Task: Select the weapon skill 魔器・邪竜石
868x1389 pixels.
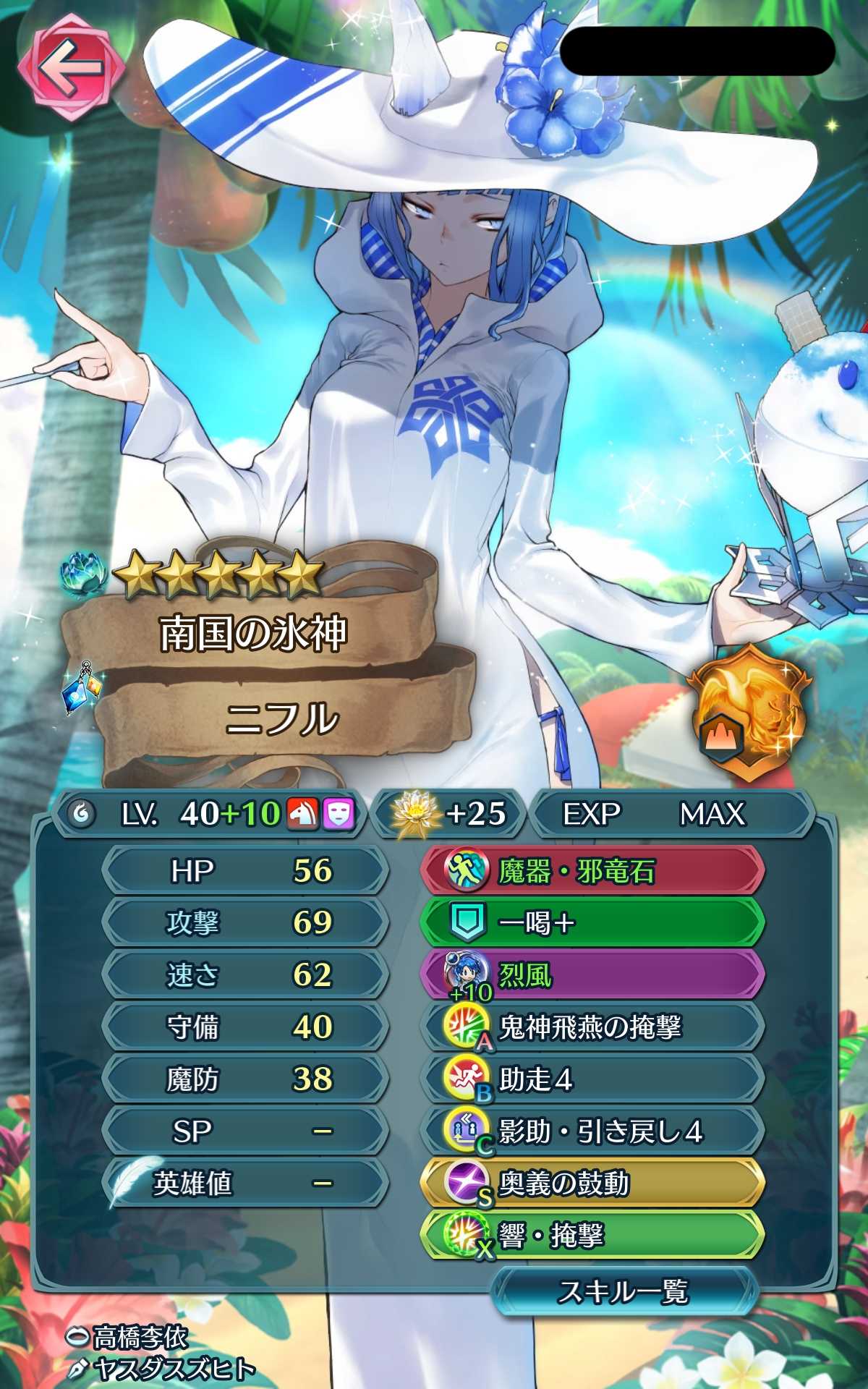Action: (592, 870)
